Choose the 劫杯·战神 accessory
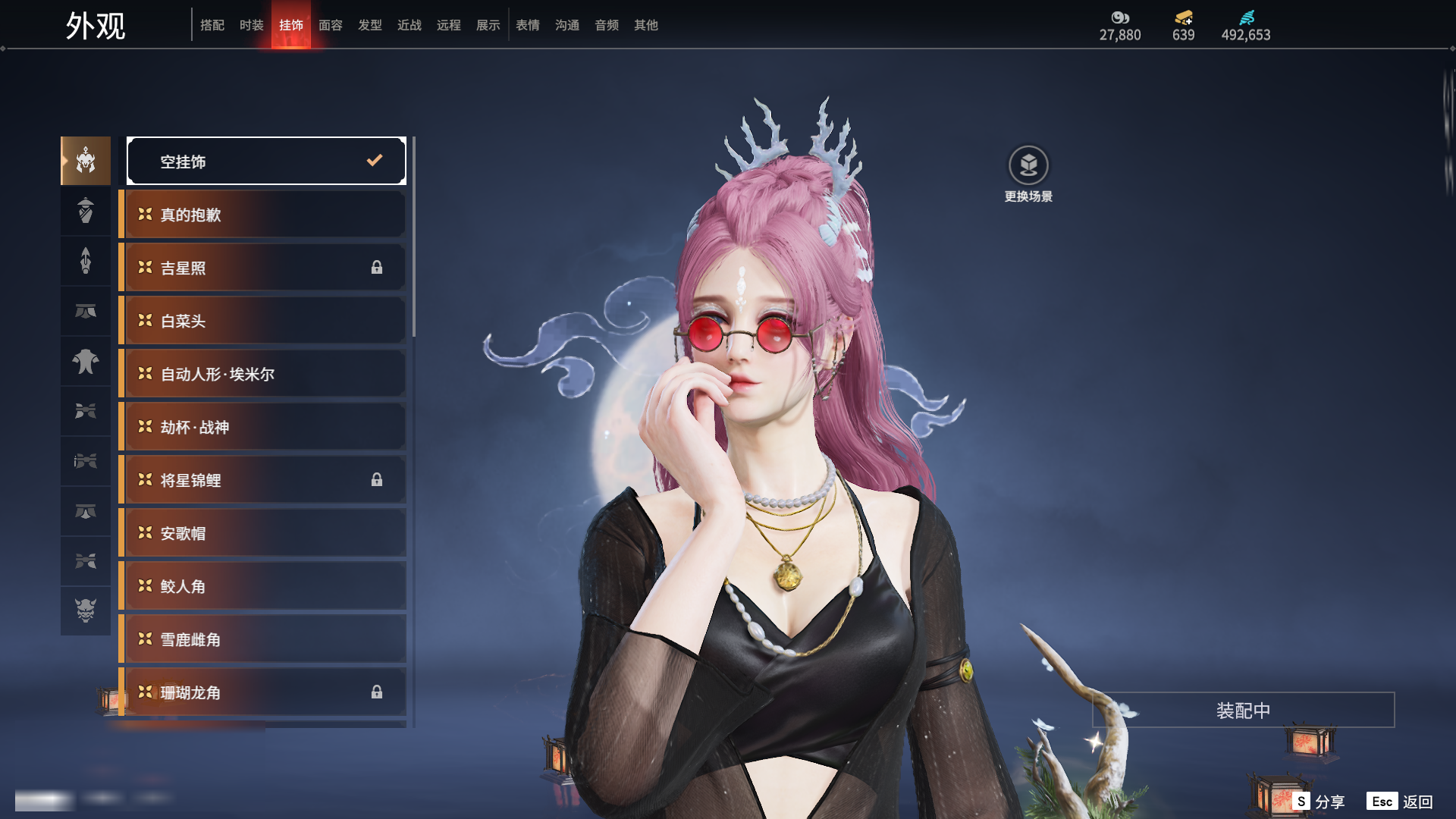This screenshot has height=819, width=1456. point(262,427)
